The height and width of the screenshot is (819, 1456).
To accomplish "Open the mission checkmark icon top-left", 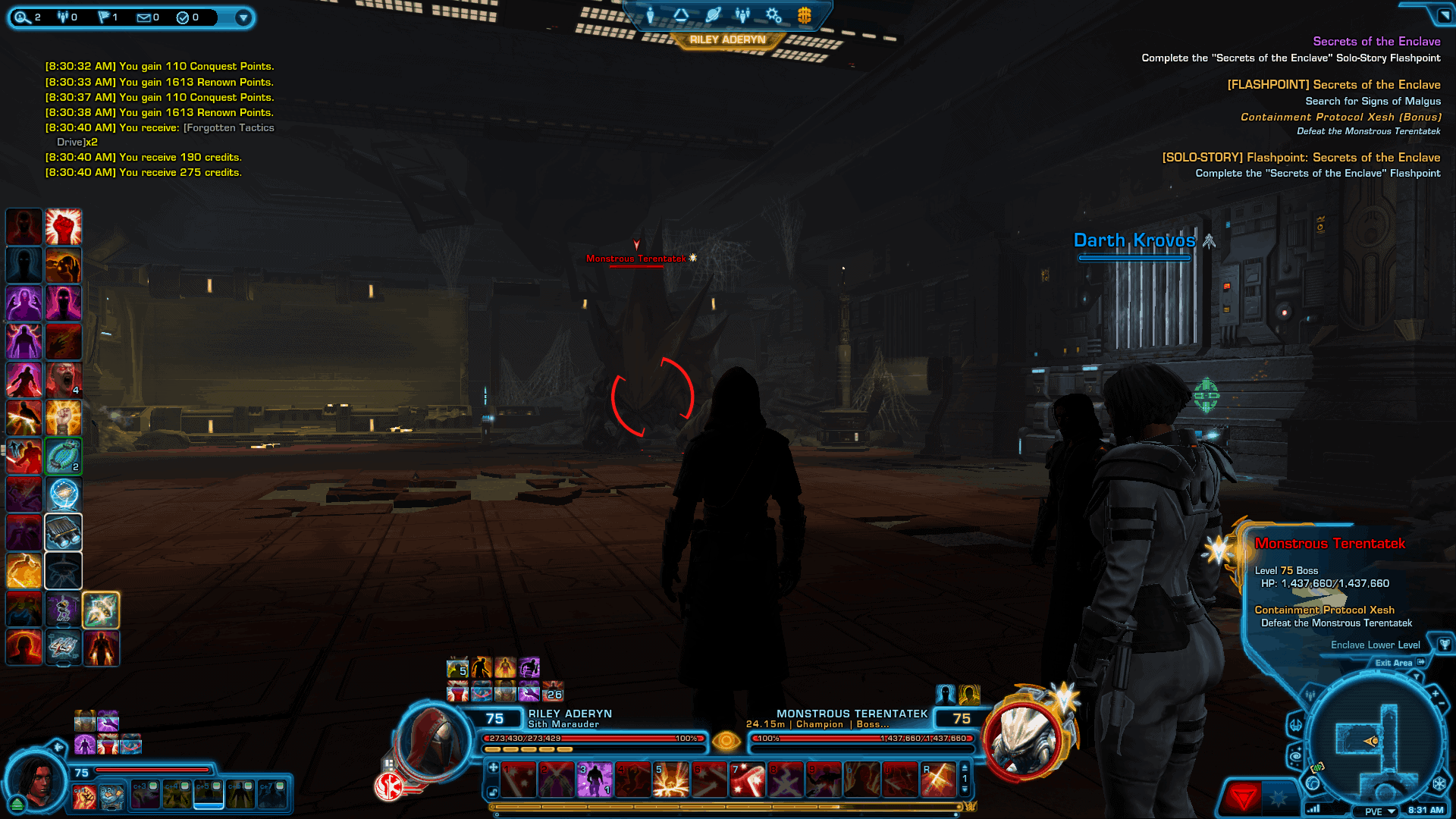I will (182, 17).
